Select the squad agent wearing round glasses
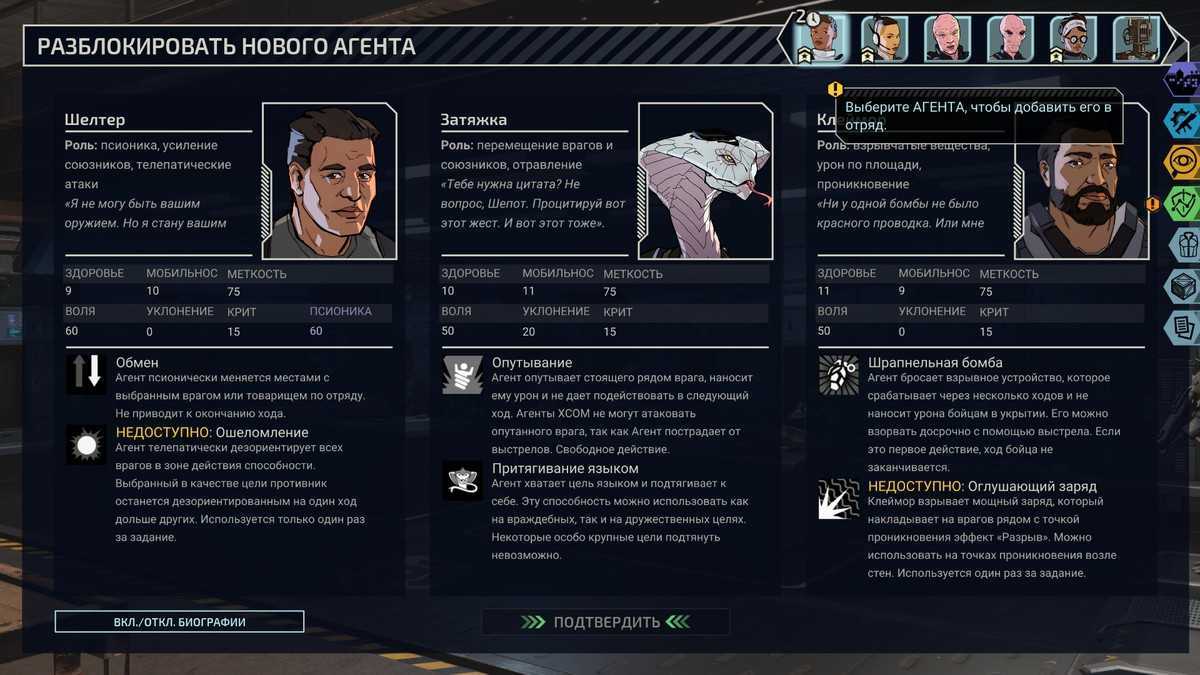1200x675 pixels. click(x=1074, y=39)
